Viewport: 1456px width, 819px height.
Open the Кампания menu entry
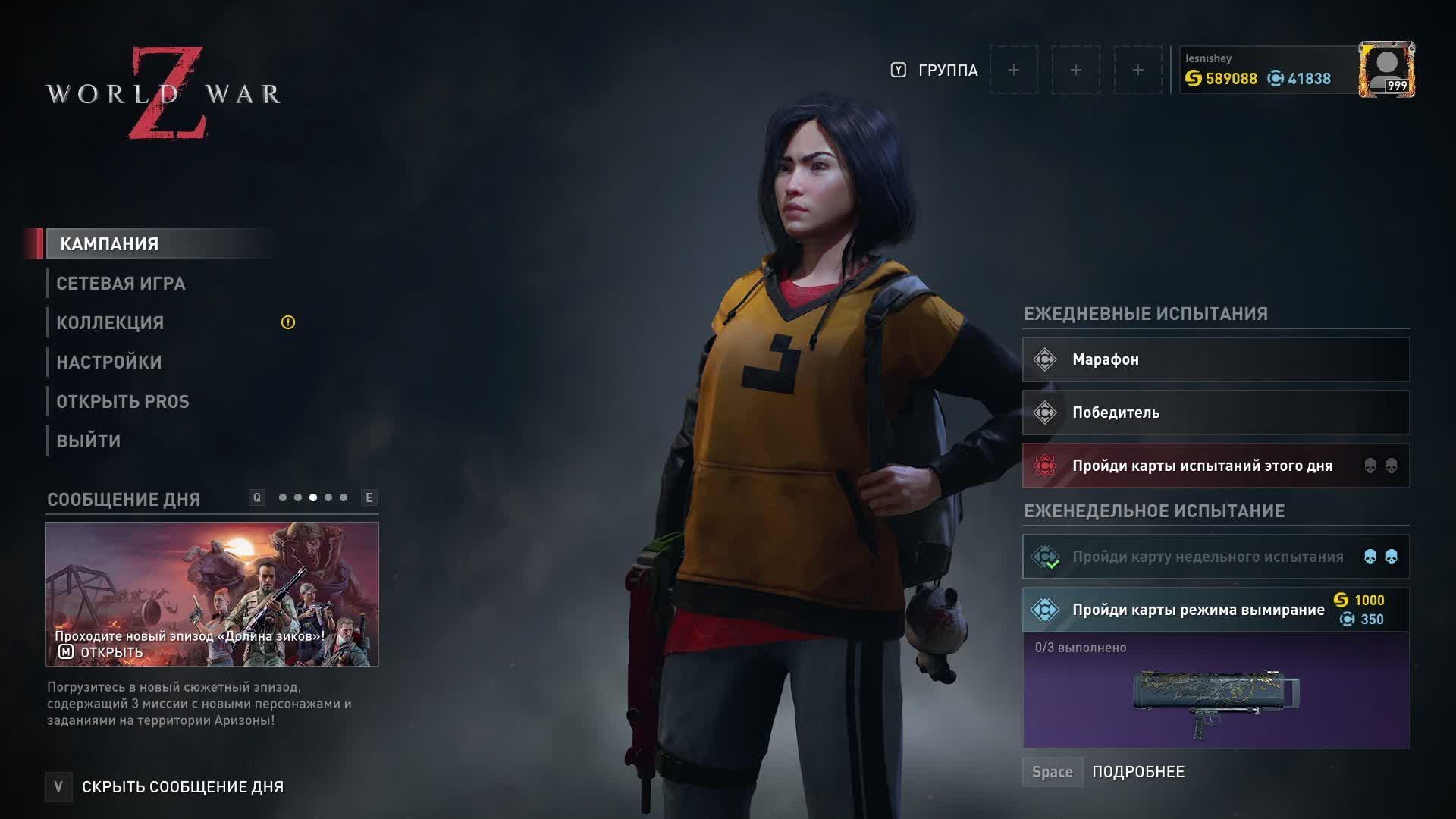coord(110,244)
